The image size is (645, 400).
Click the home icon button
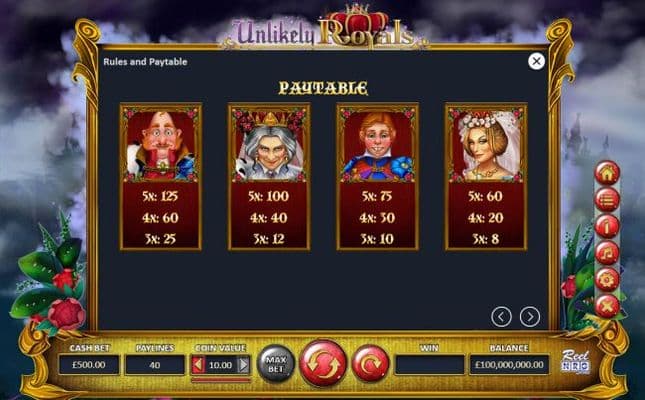click(607, 172)
